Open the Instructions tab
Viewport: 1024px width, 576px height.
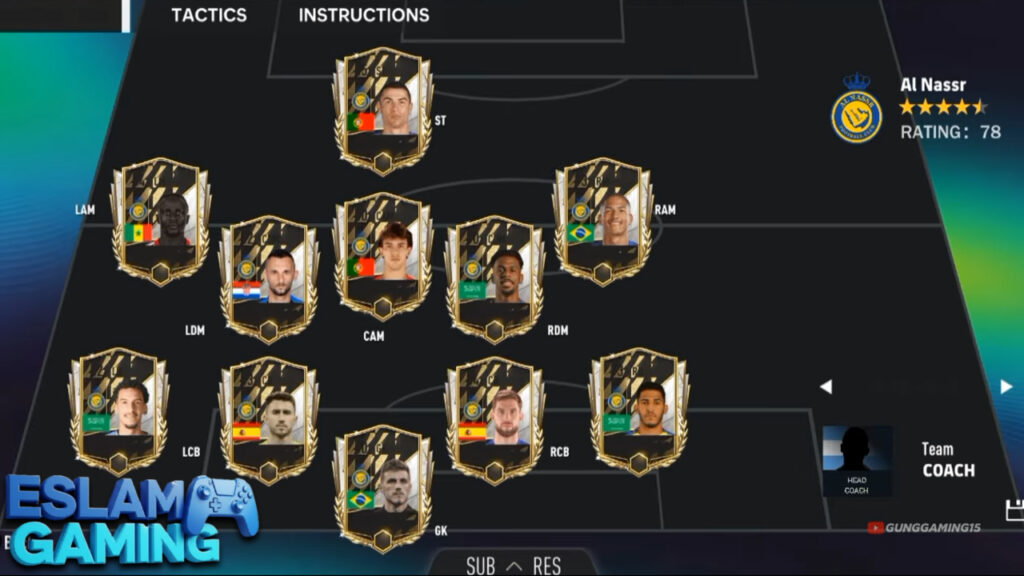click(363, 15)
